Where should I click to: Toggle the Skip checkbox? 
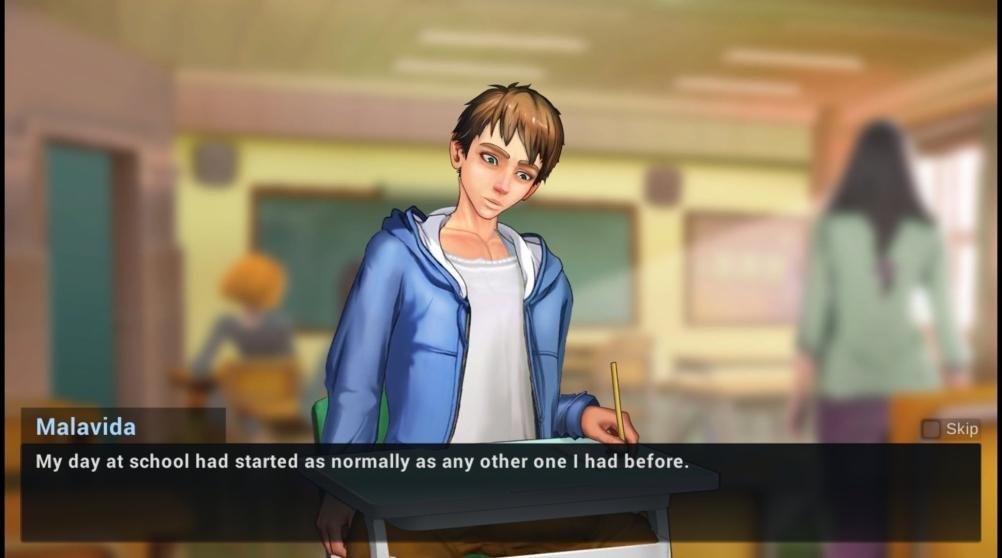931,429
